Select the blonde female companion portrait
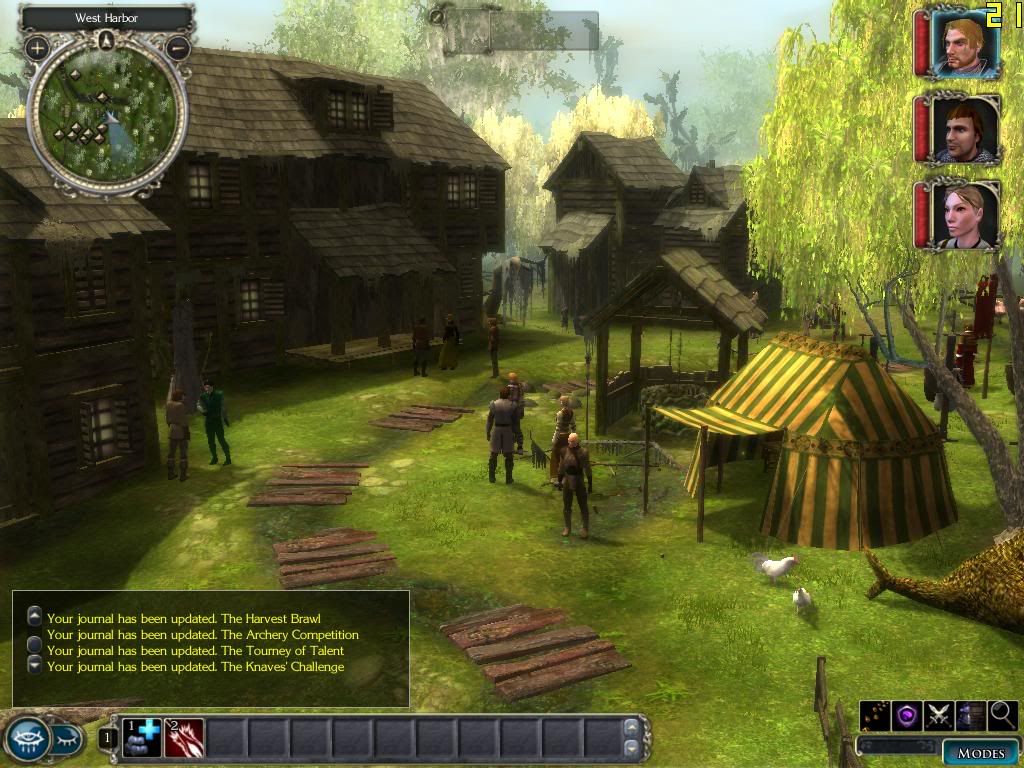Image resolution: width=1024 pixels, height=768 pixels. [x=965, y=215]
